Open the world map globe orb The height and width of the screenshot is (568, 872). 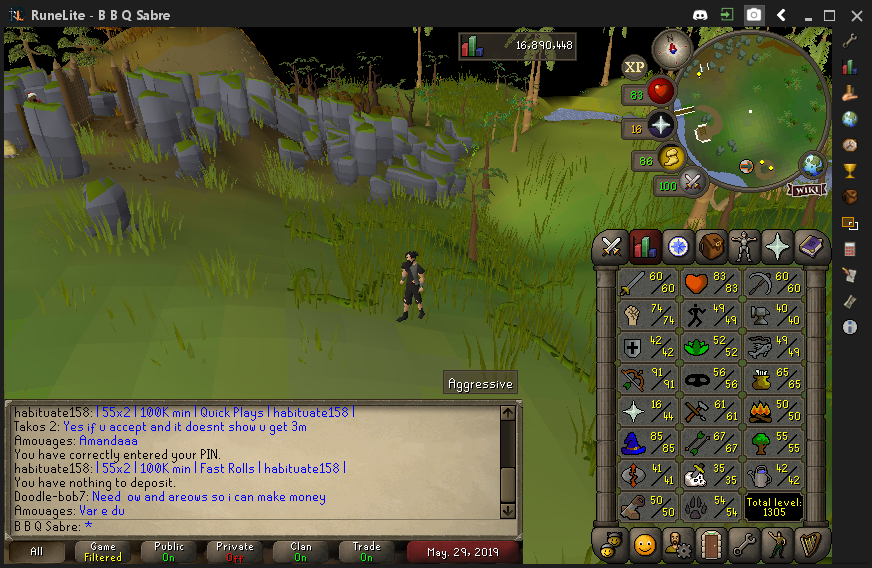click(x=811, y=165)
